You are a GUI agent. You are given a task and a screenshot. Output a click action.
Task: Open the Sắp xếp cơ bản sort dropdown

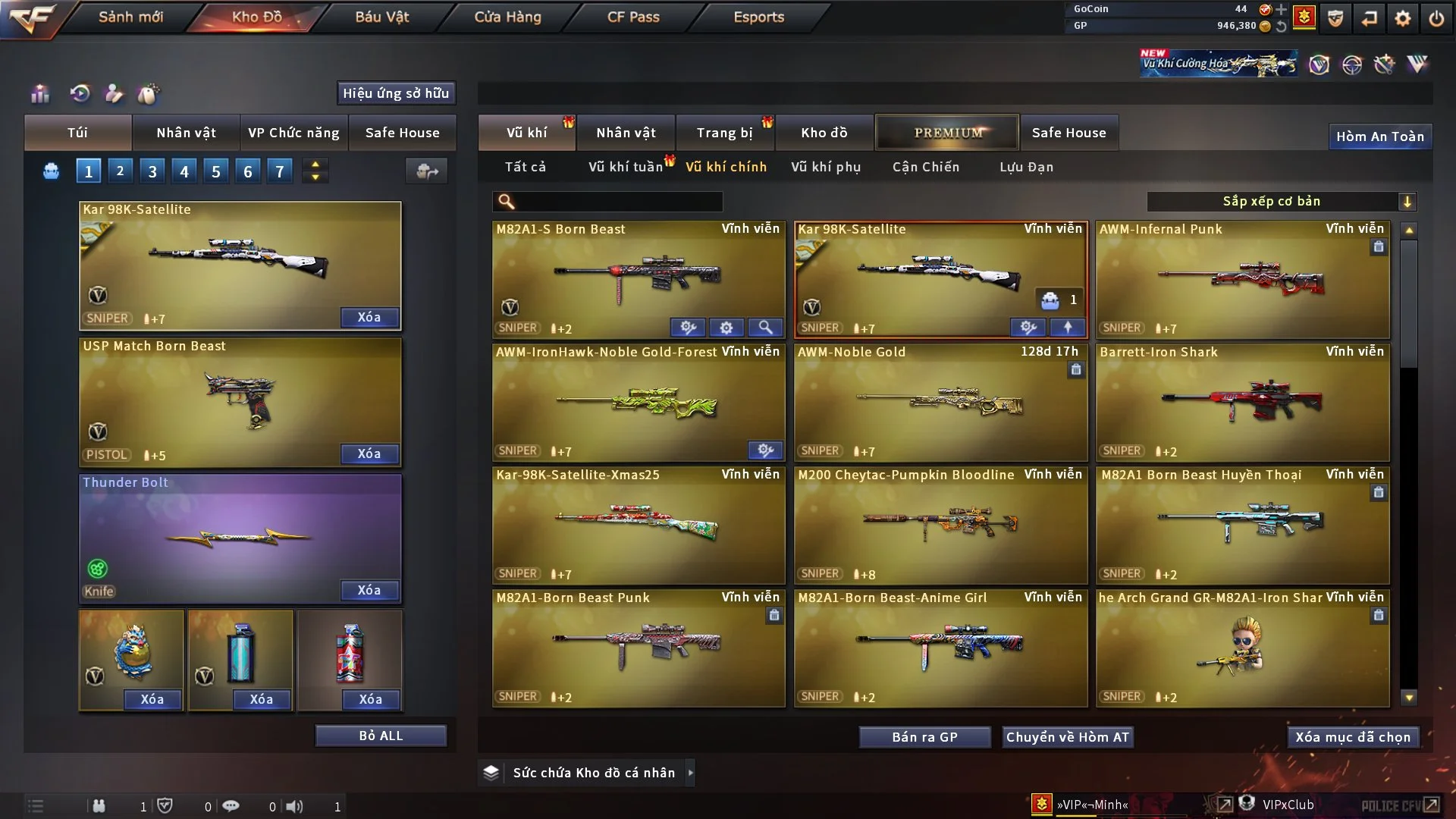(x=1281, y=202)
